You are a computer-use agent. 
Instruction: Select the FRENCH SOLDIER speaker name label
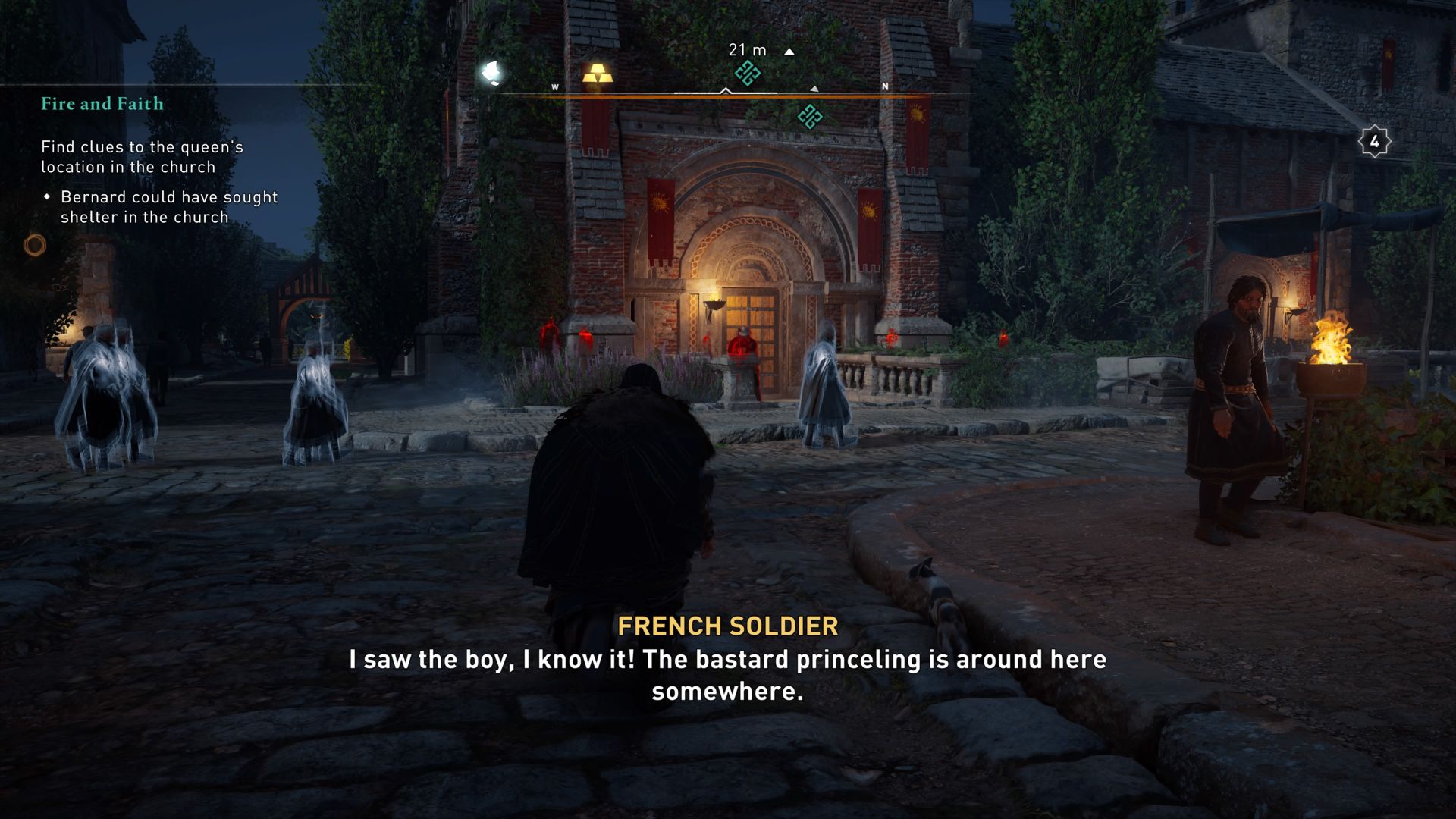pos(728,626)
